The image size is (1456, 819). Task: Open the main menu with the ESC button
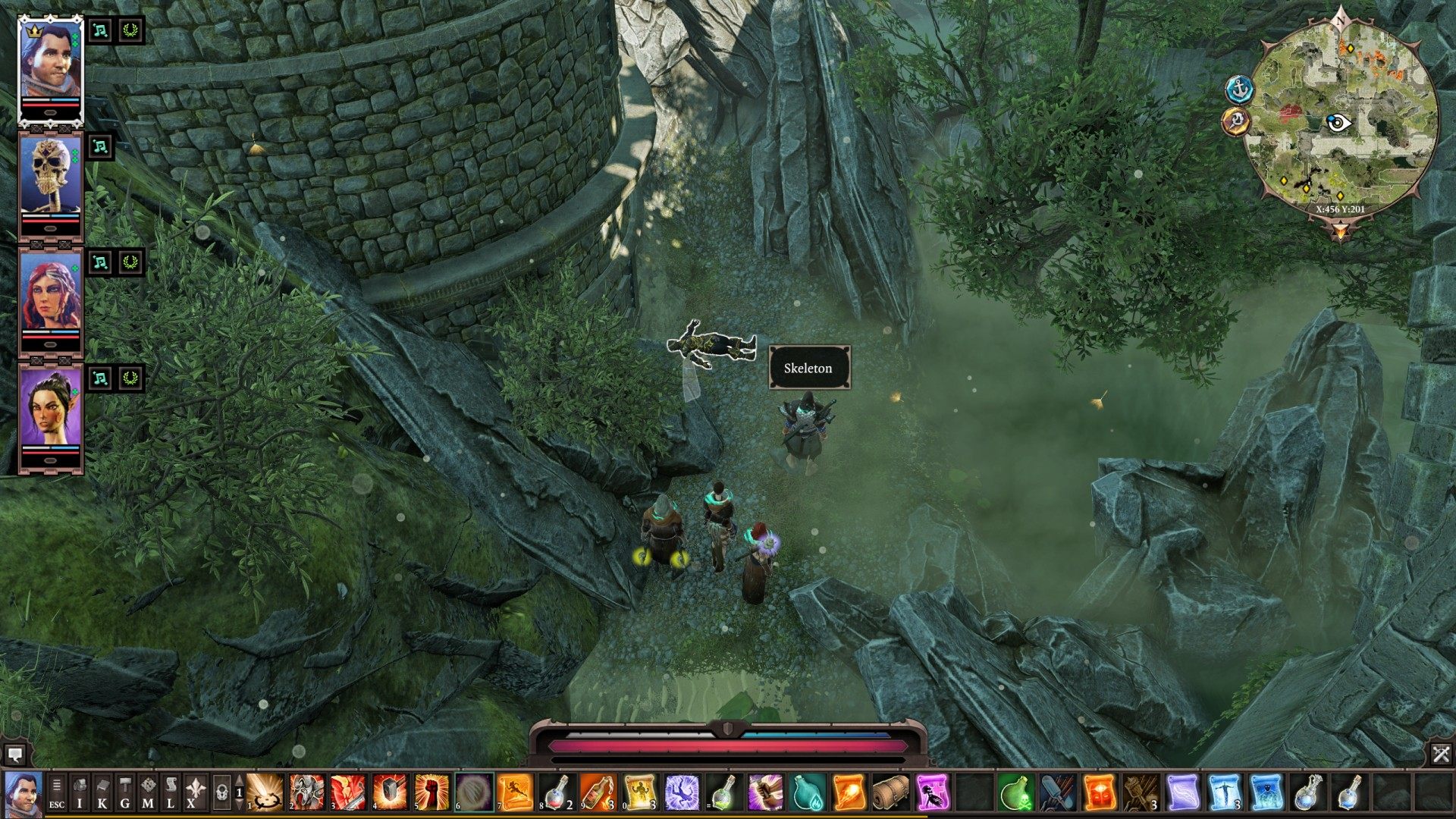[57, 792]
